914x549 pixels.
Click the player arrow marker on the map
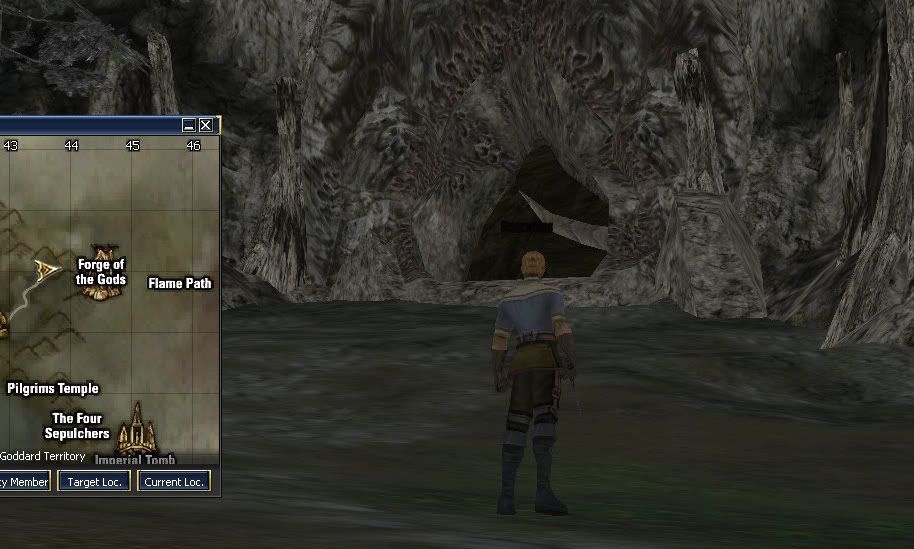(x=45, y=268)
